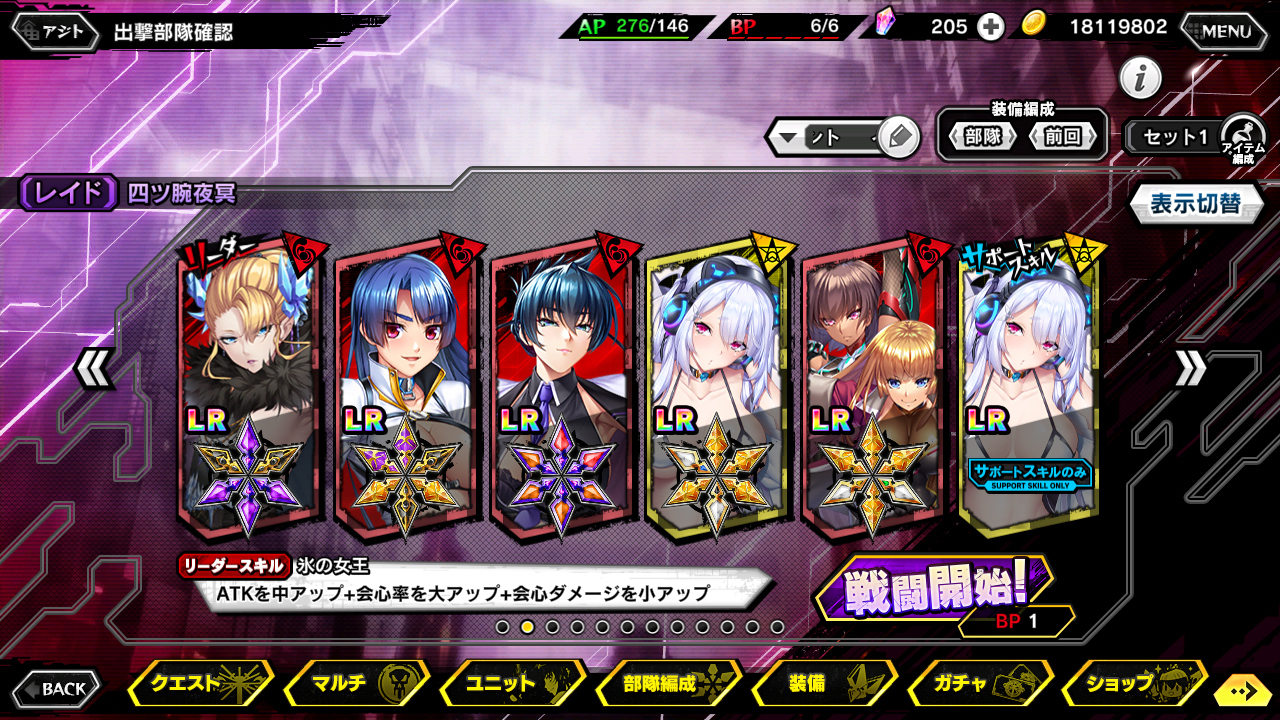Edit the party name with the pencil icon

point(899,137)
